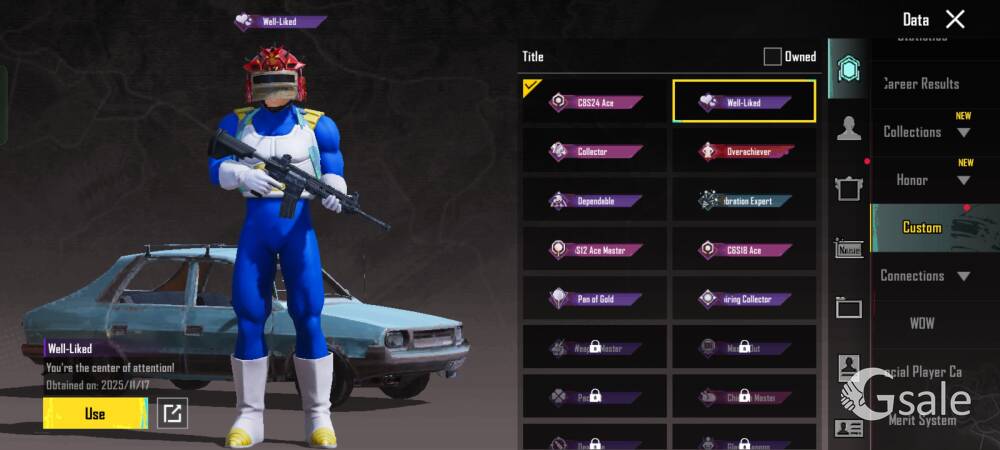Switch to the avatar silhouette category
The height and width of the screenshot is (450, 1000).
(849, 128)
